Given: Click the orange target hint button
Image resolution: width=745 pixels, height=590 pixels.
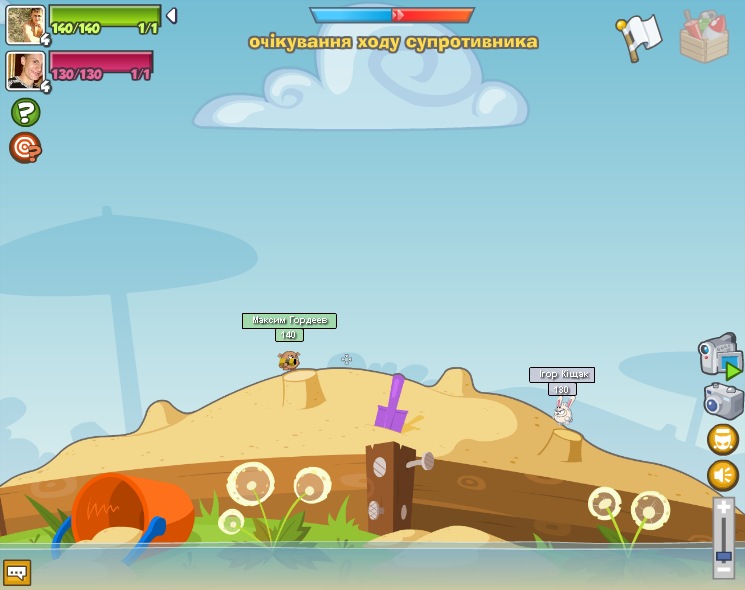Looking at the screenshot, I should pos(25,148).
